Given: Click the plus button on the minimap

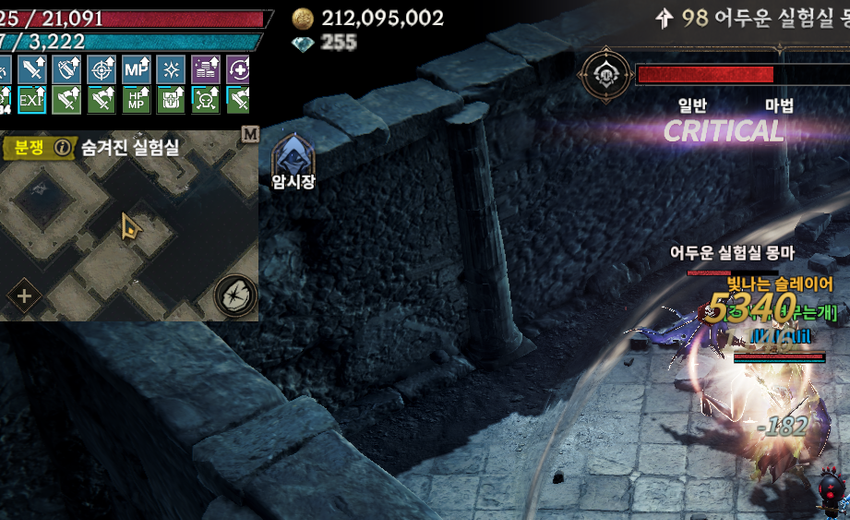Looking at the screenshot, I should tap(24, 296).
